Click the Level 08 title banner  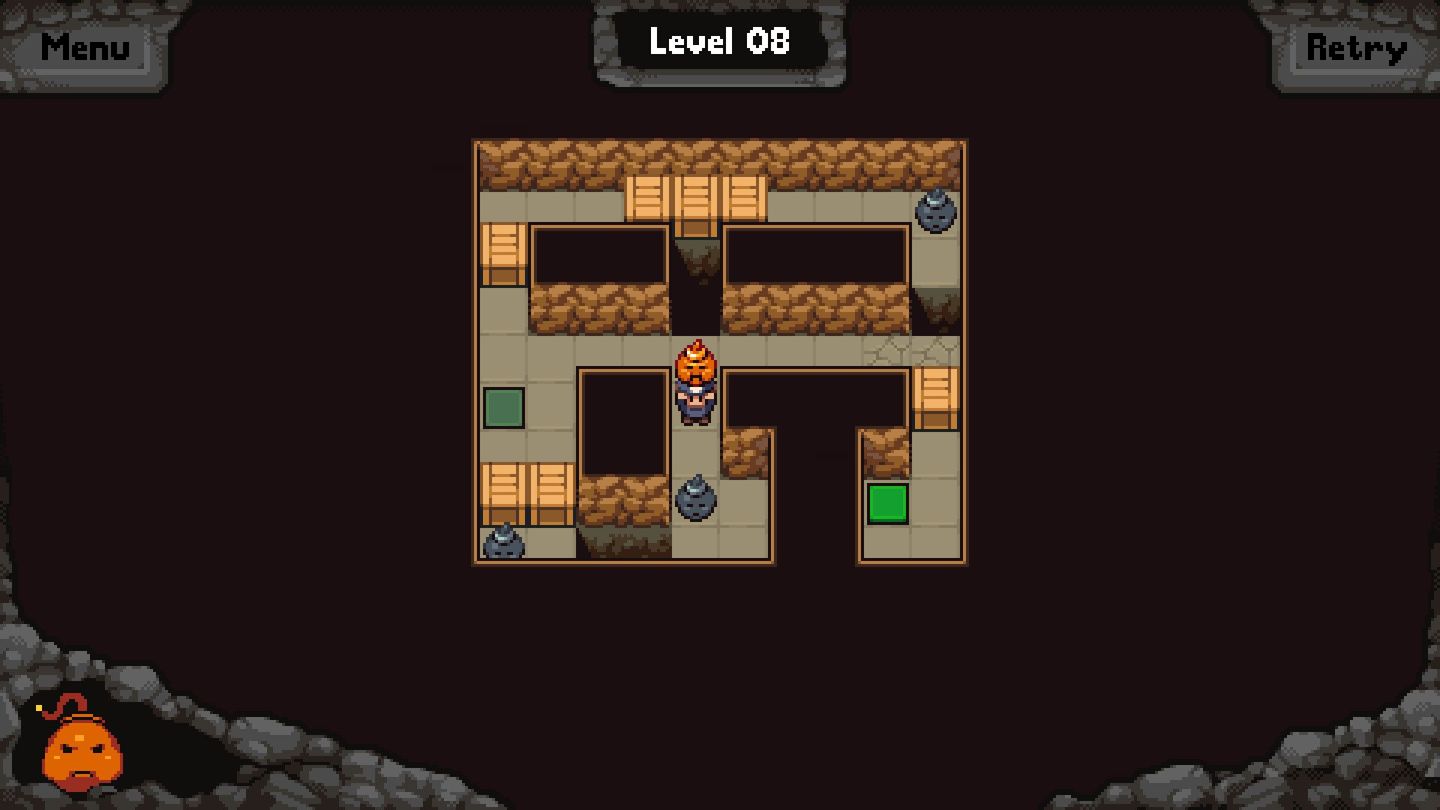[x=719, y=42]
